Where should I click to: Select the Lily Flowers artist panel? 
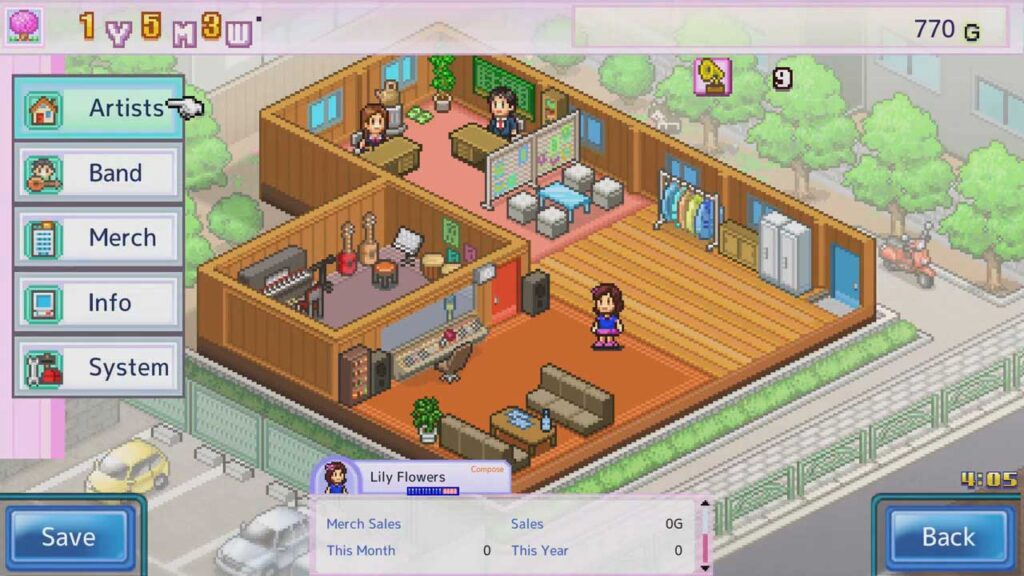[410, 478]
